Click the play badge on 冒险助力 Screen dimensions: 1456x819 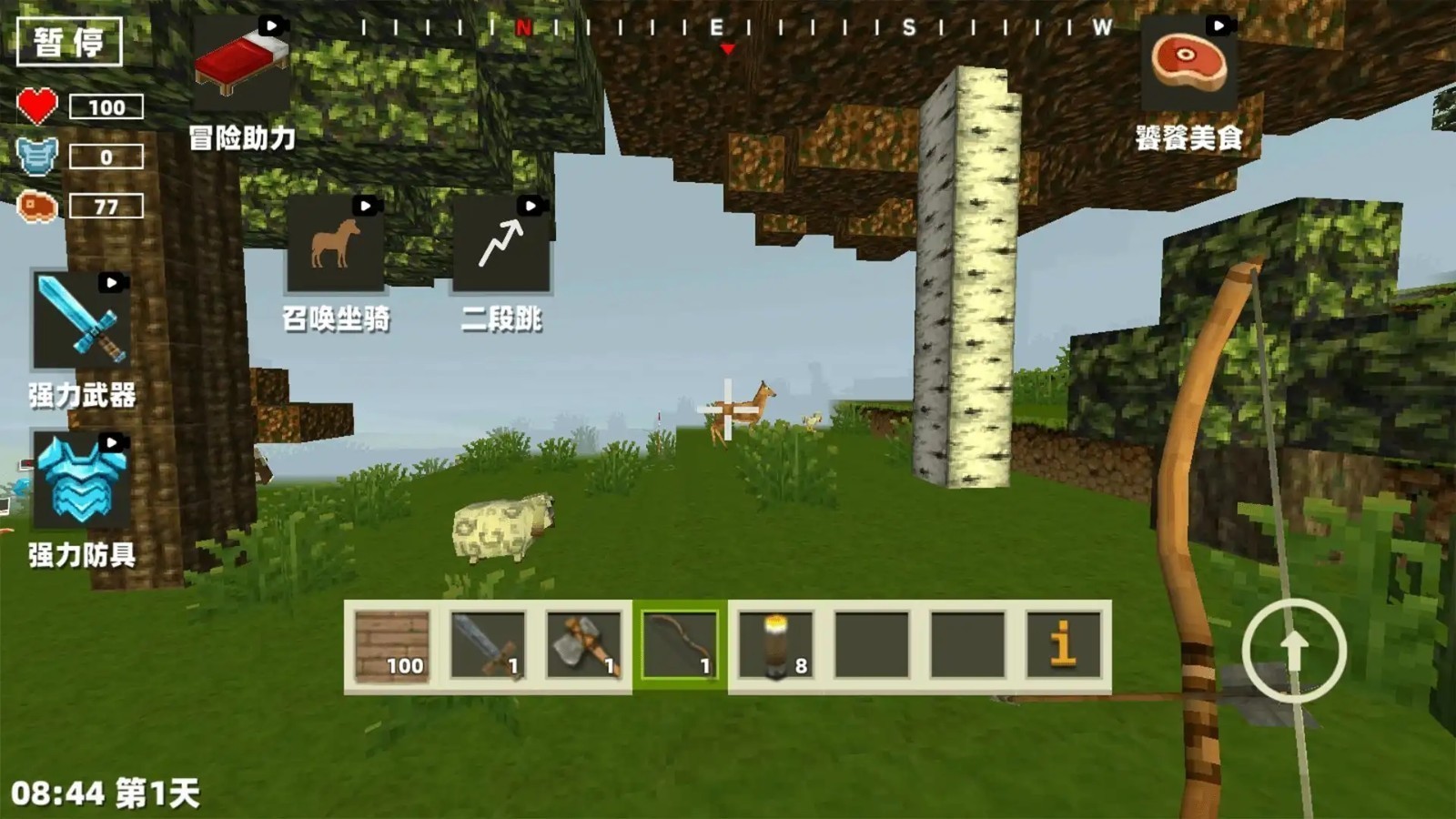(x=270, y=25)
